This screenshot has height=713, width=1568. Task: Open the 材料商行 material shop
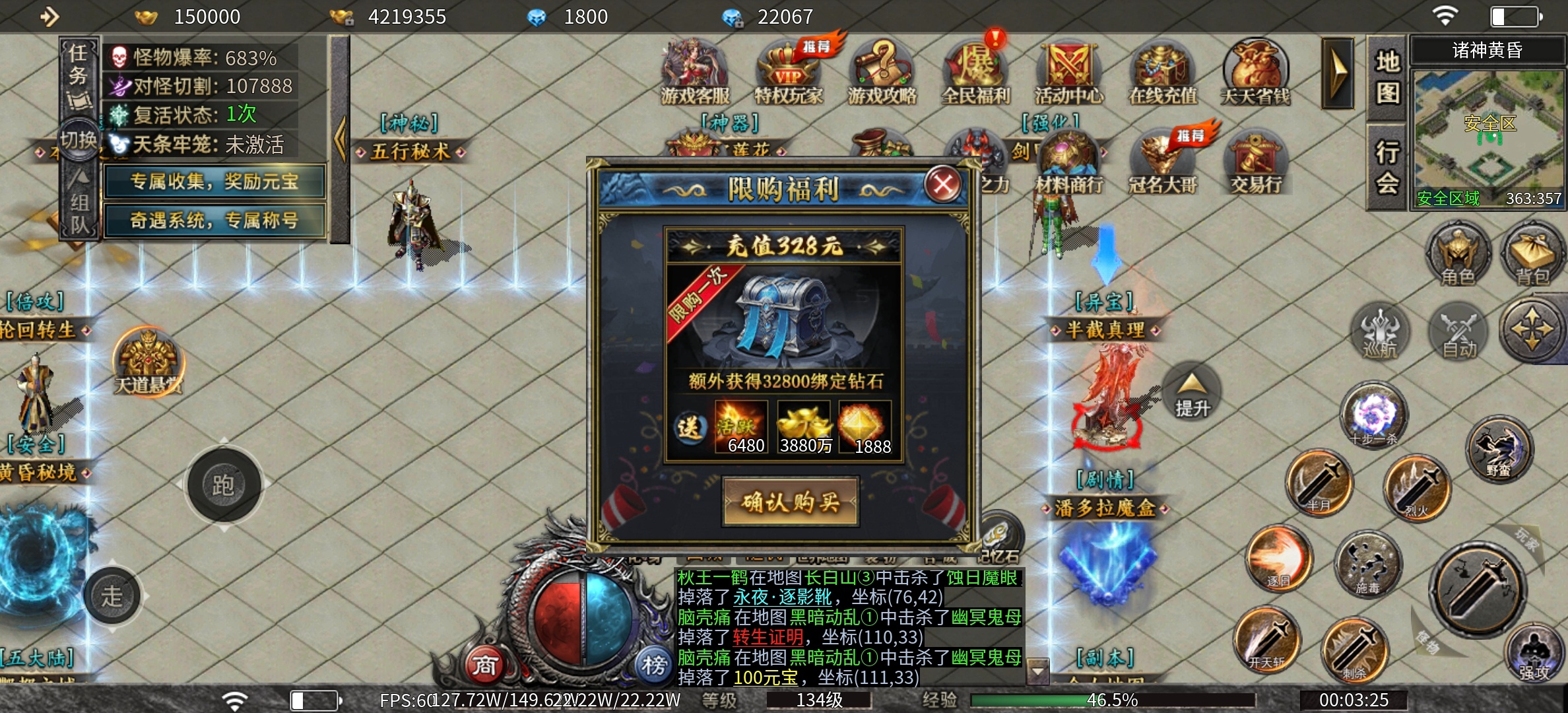[1069, 162]
